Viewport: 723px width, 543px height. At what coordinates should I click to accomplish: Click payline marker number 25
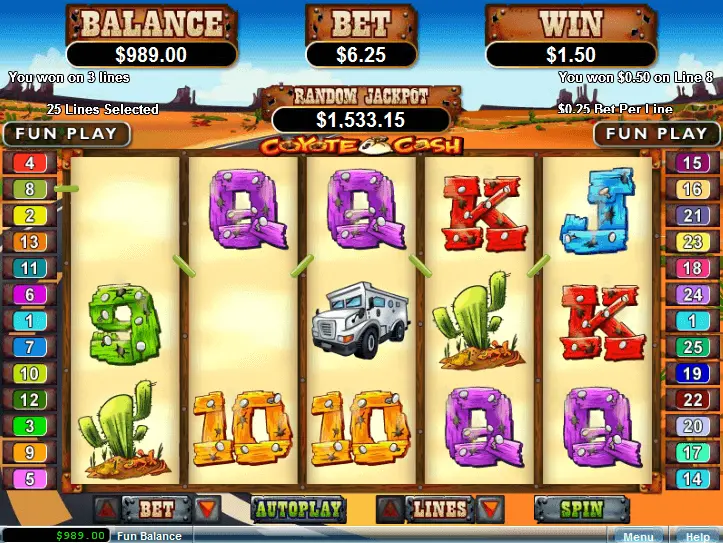tap(692, 347)
